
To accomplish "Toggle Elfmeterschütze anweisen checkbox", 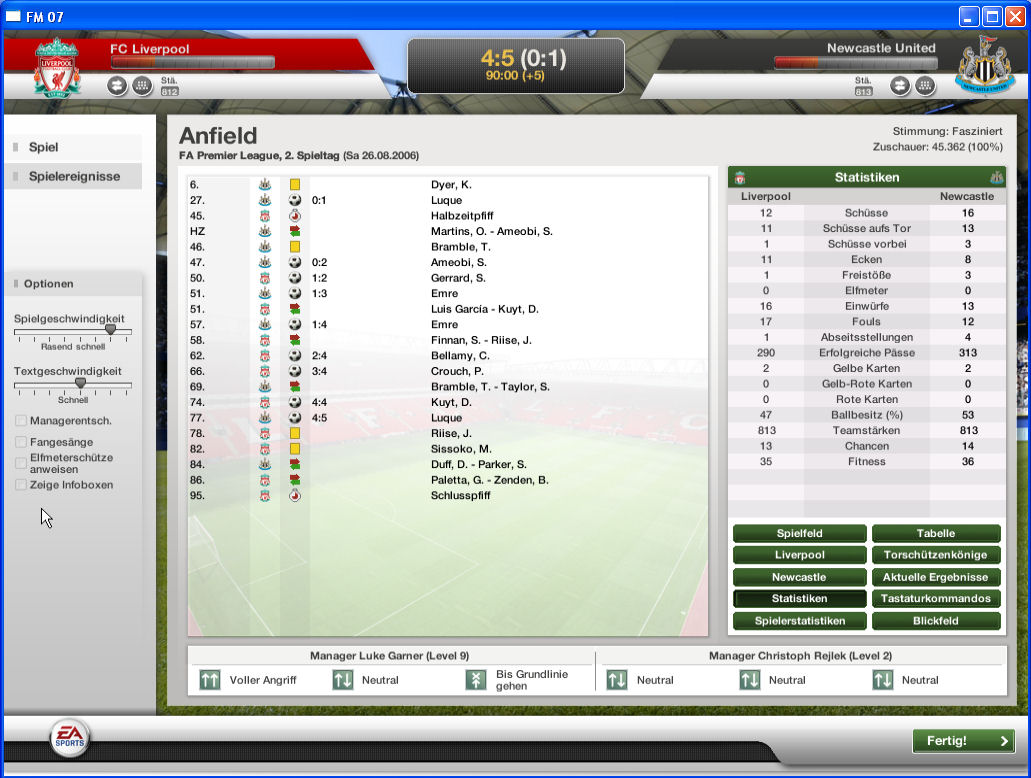I will click(21, 463).
